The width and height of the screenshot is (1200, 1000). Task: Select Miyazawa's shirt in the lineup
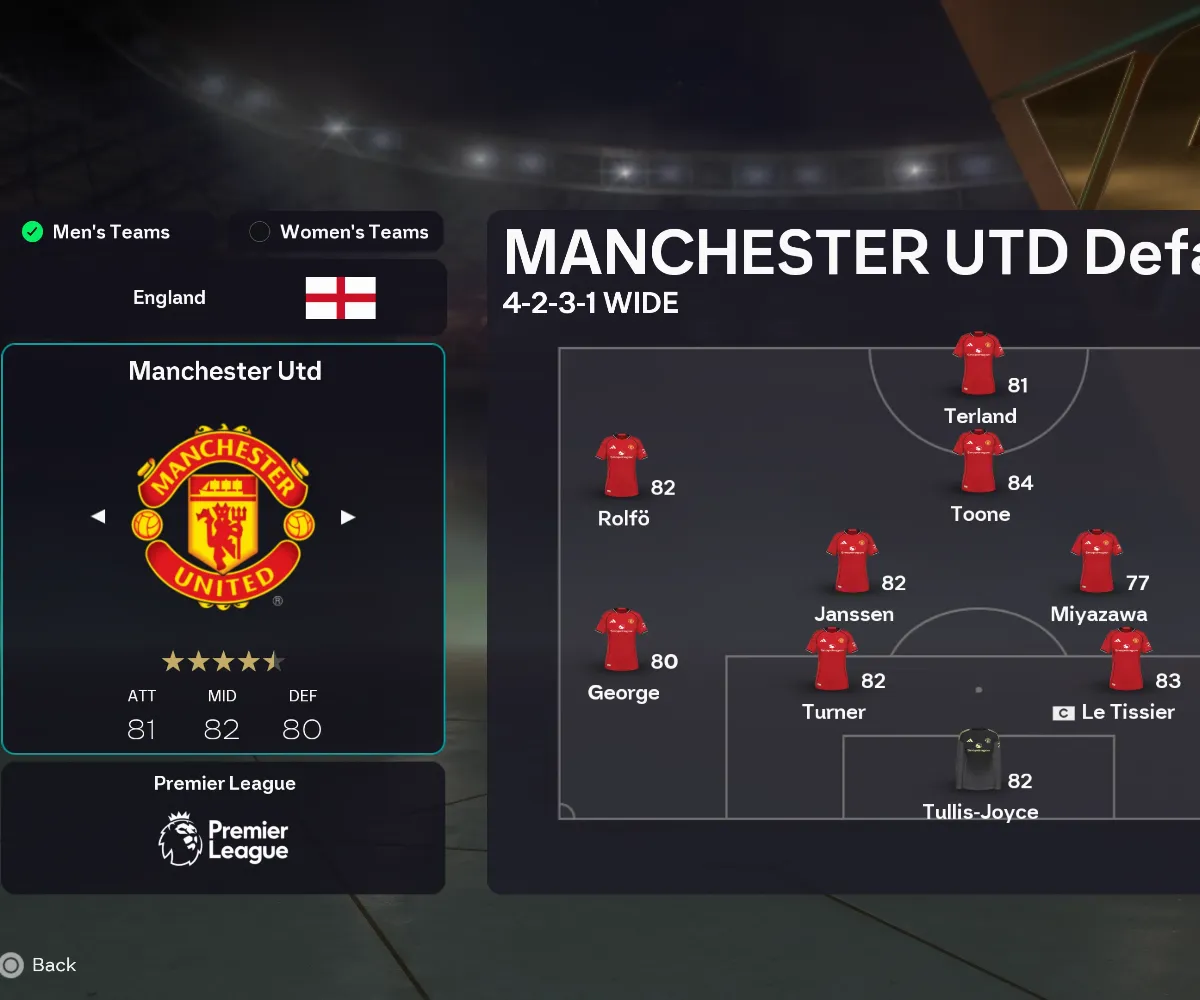pyautogui.click(x=1096, y=562)
